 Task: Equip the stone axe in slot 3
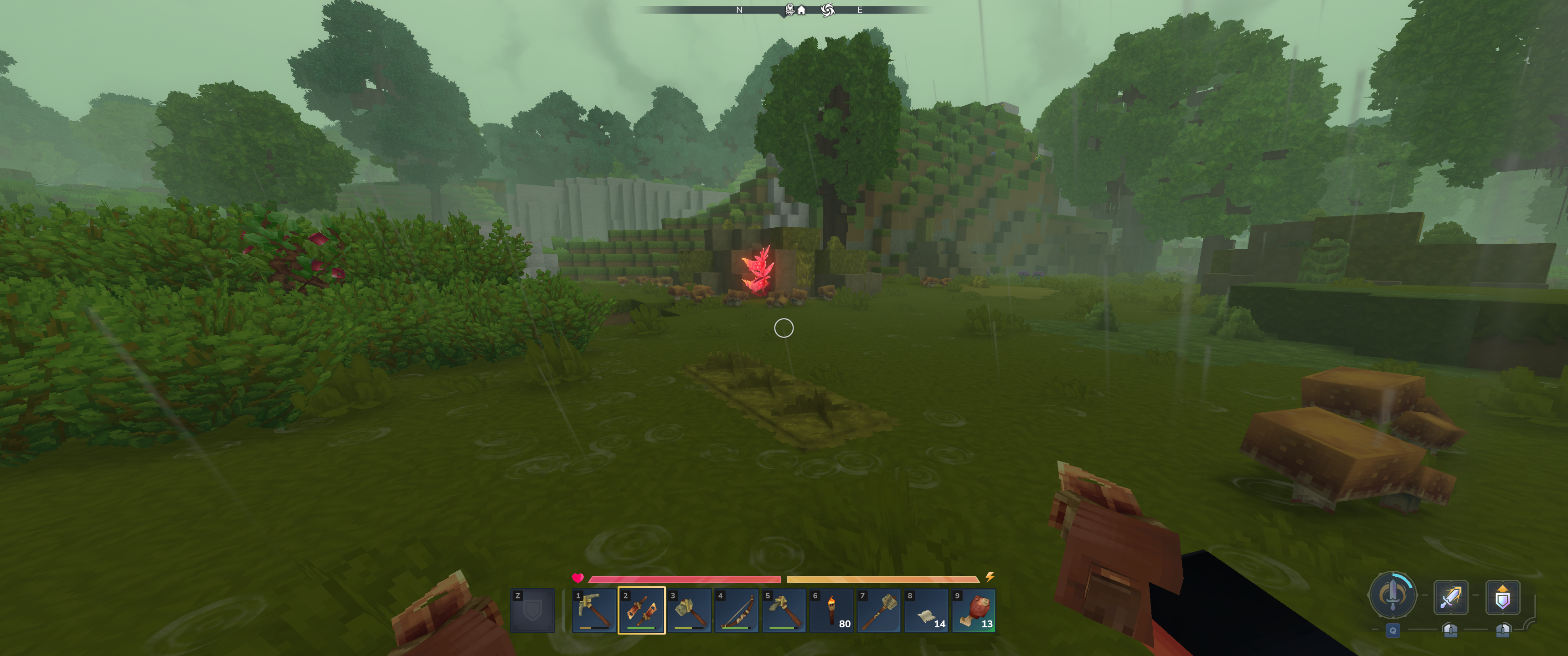[x=689, y=610]
